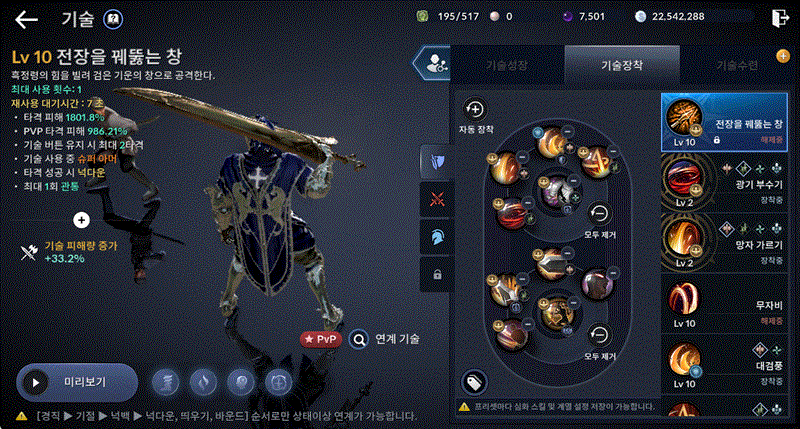800x429 pixels.
Task: Switch to the 기술성장 tab
Action: pyautogui.click(x=508, y=64)
